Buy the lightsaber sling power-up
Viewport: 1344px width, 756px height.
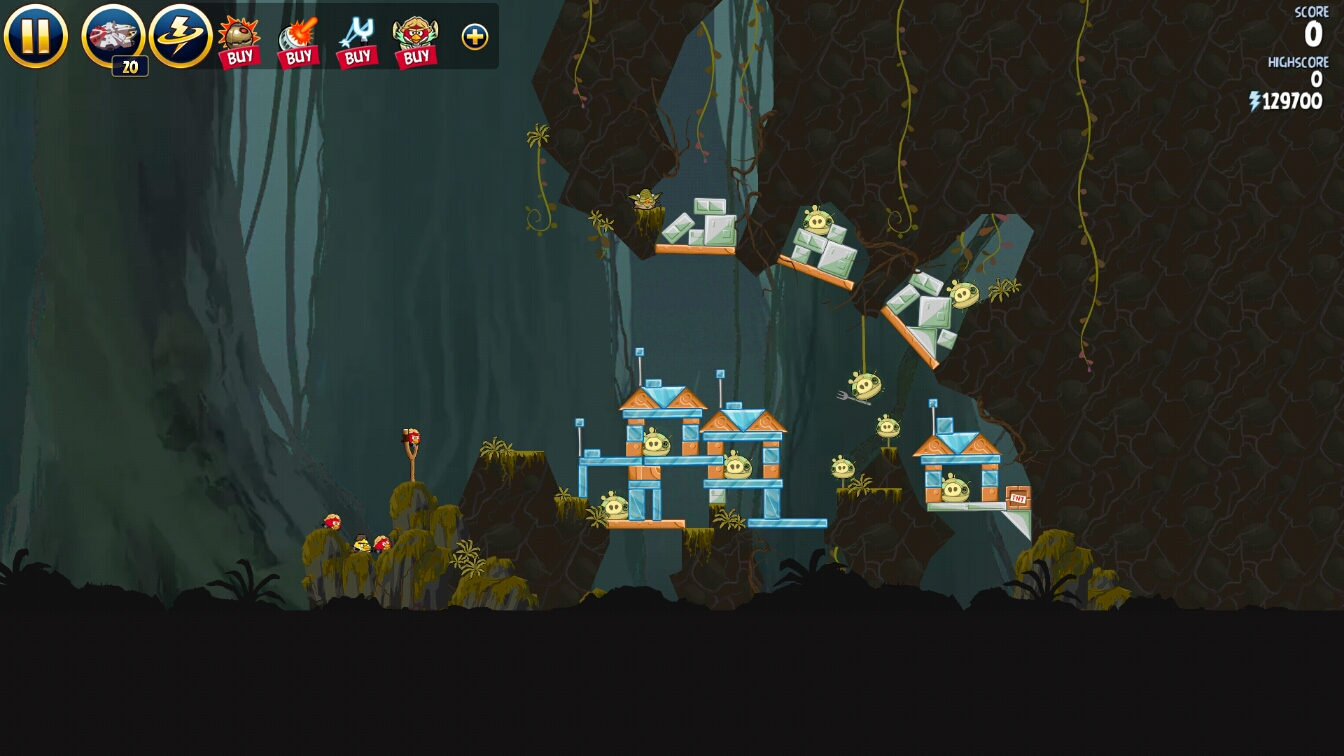[x=357, y=41]
